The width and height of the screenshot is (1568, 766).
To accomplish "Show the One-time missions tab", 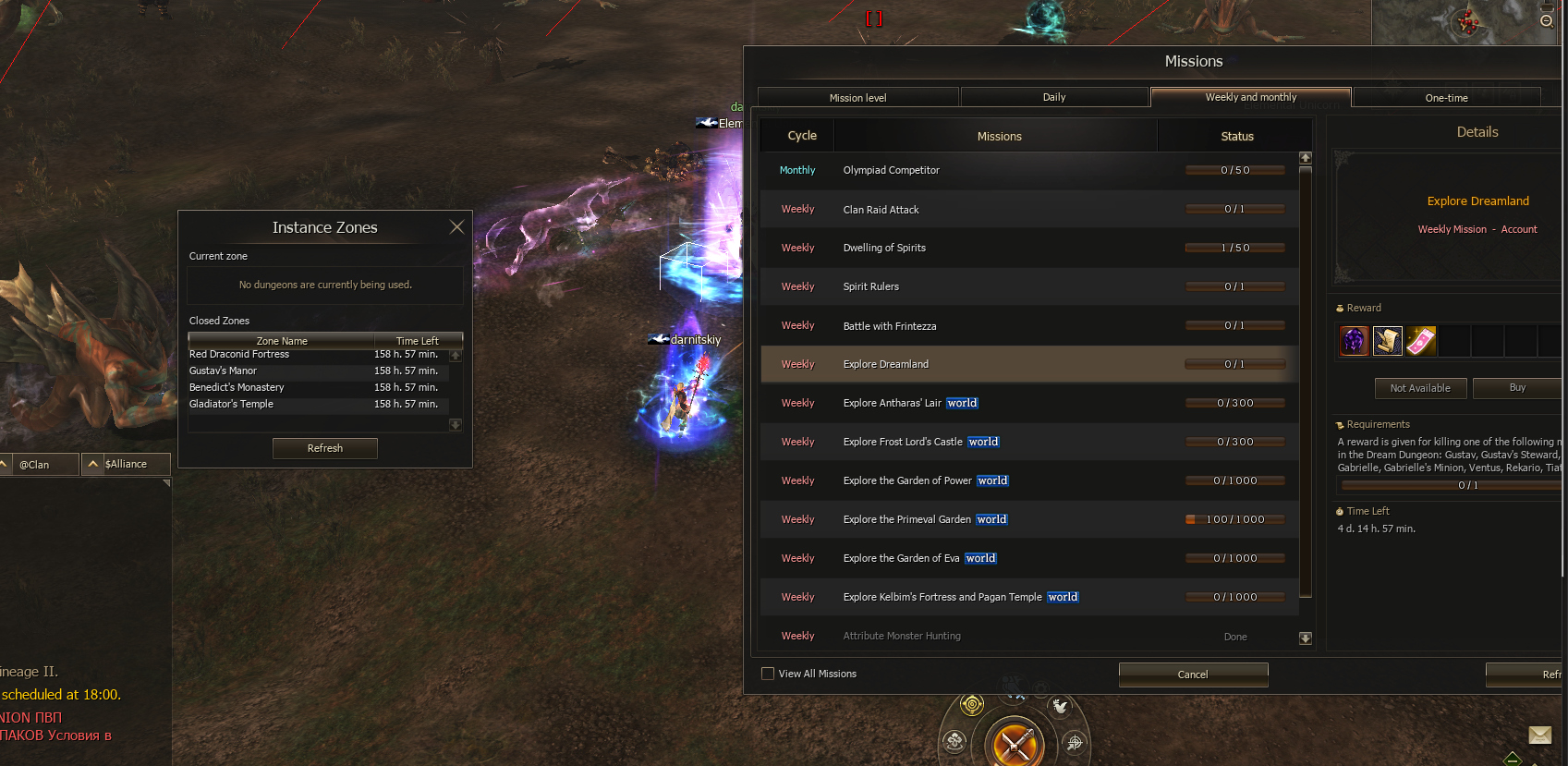I will pyautogui.click(x=1446, y=98).
